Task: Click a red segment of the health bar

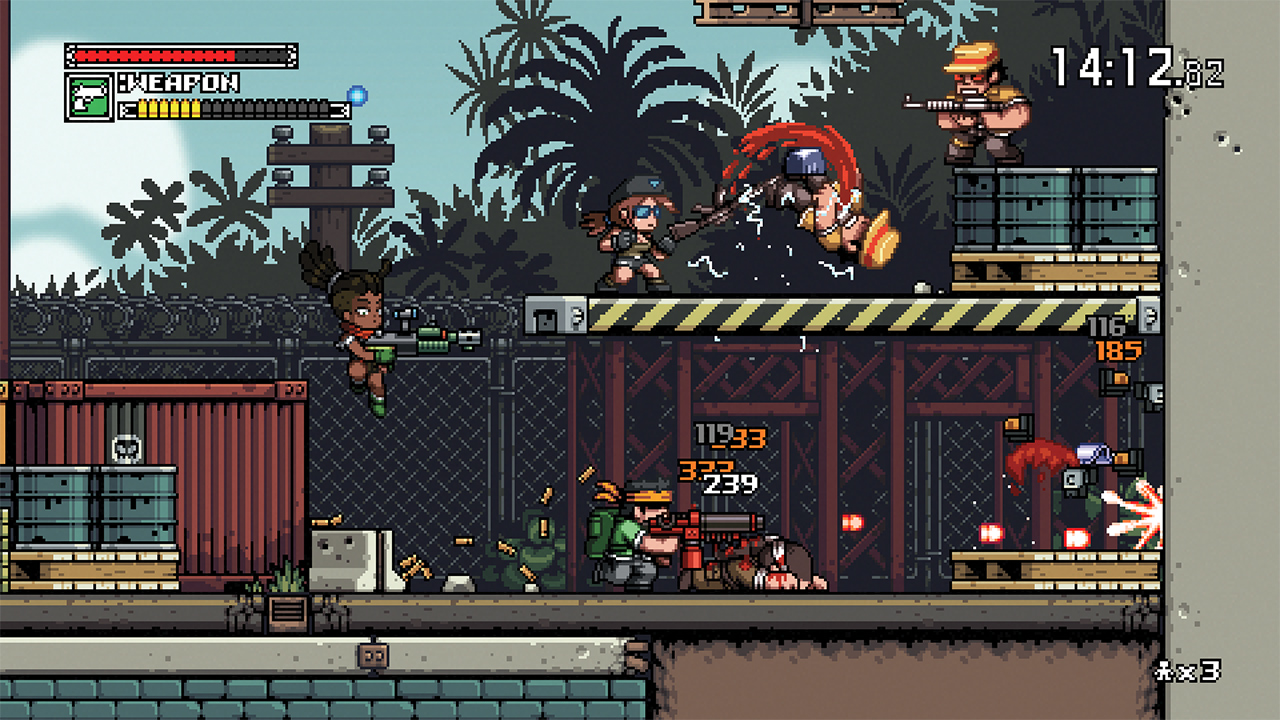Action: (x=150, y=55)
